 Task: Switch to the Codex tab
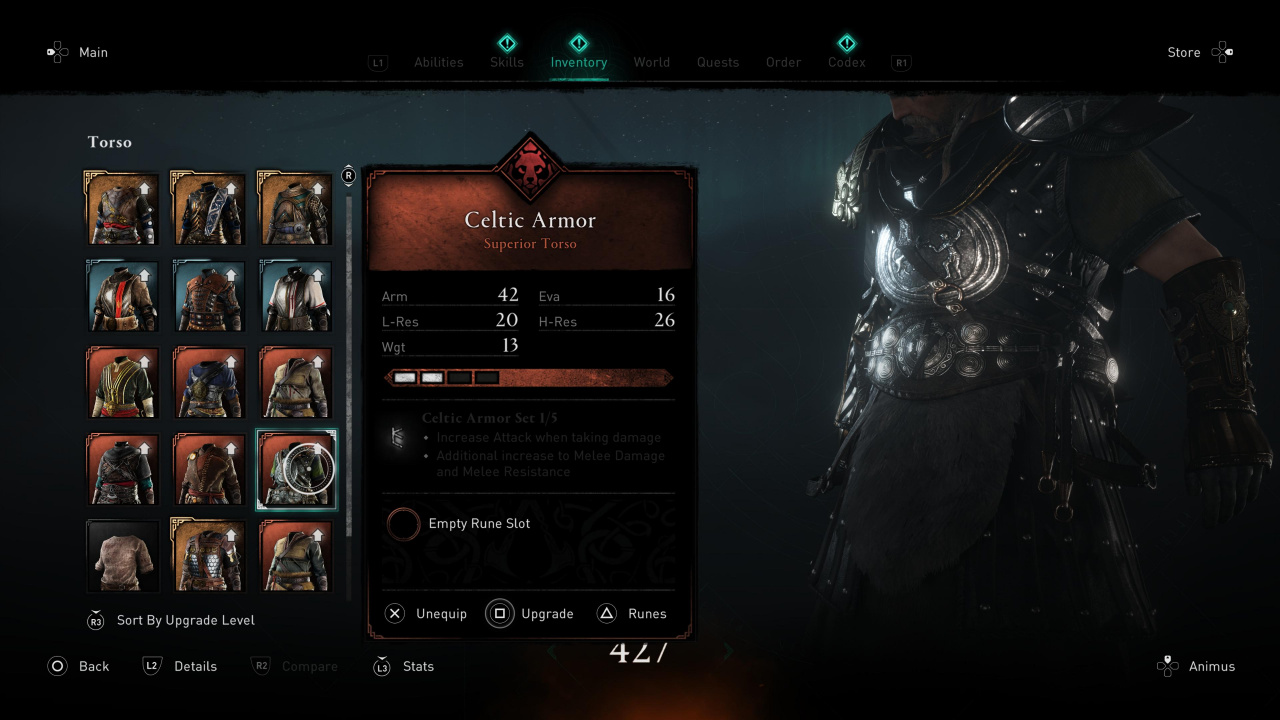pyautogui.click(x=846, y=62)
